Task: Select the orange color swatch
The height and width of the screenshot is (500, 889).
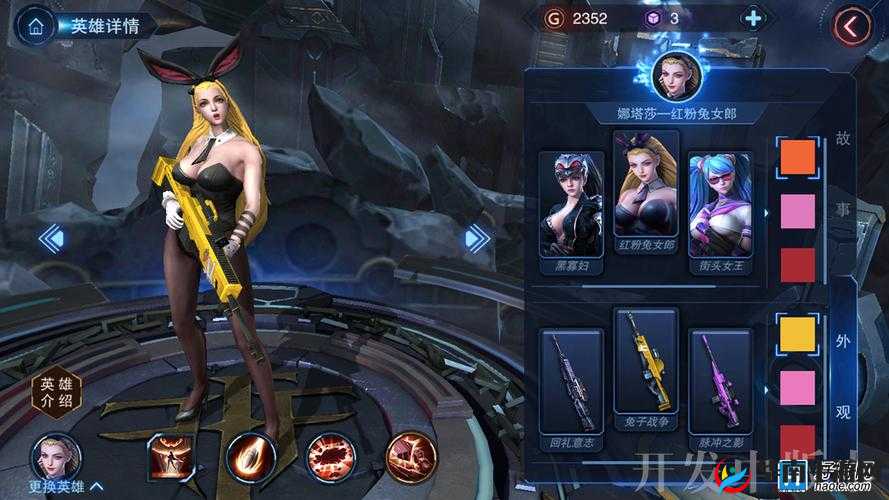Action: [797, 158]
